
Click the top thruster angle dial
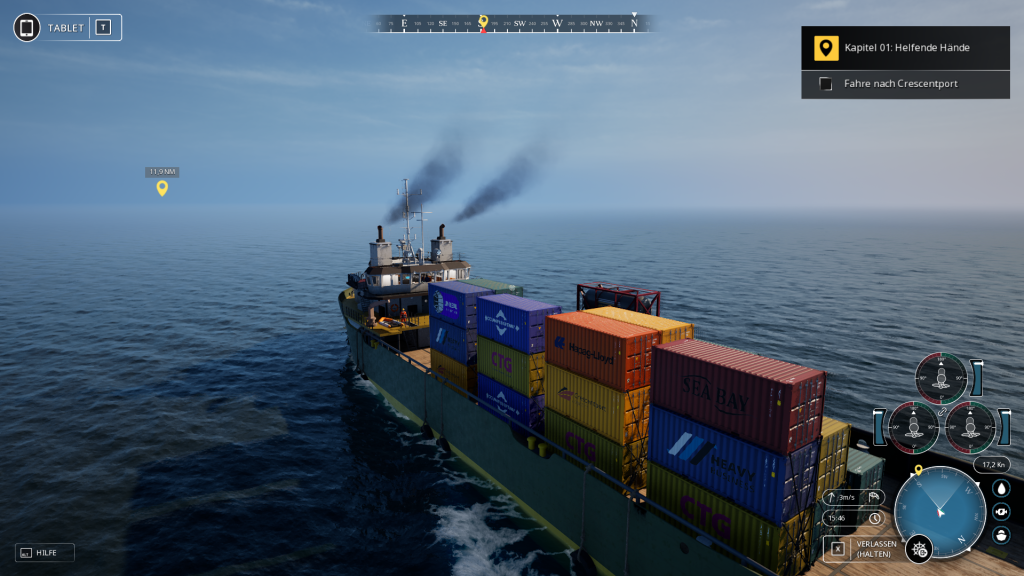point(941,377)
